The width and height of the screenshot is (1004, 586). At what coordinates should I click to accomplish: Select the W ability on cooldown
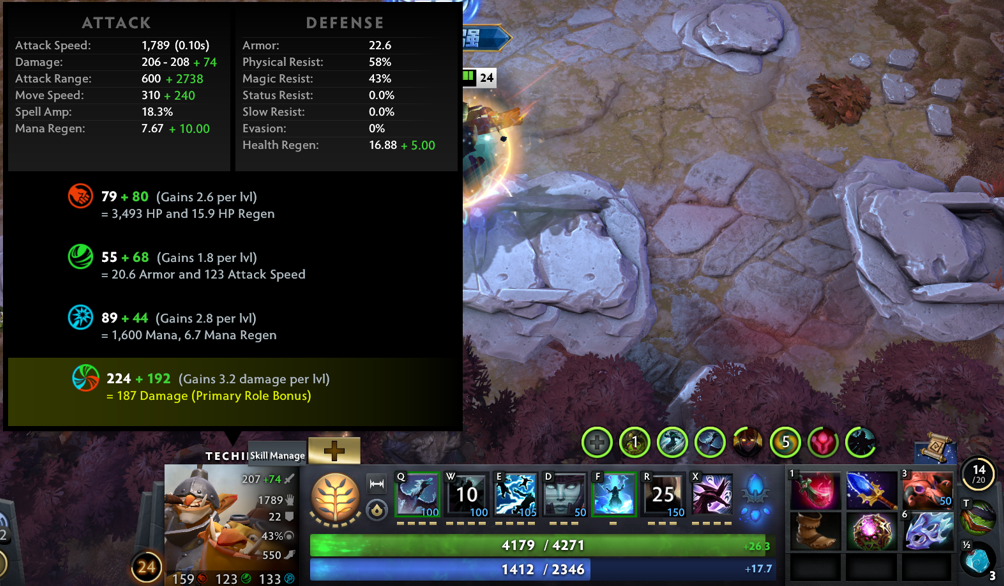point(467,496)
